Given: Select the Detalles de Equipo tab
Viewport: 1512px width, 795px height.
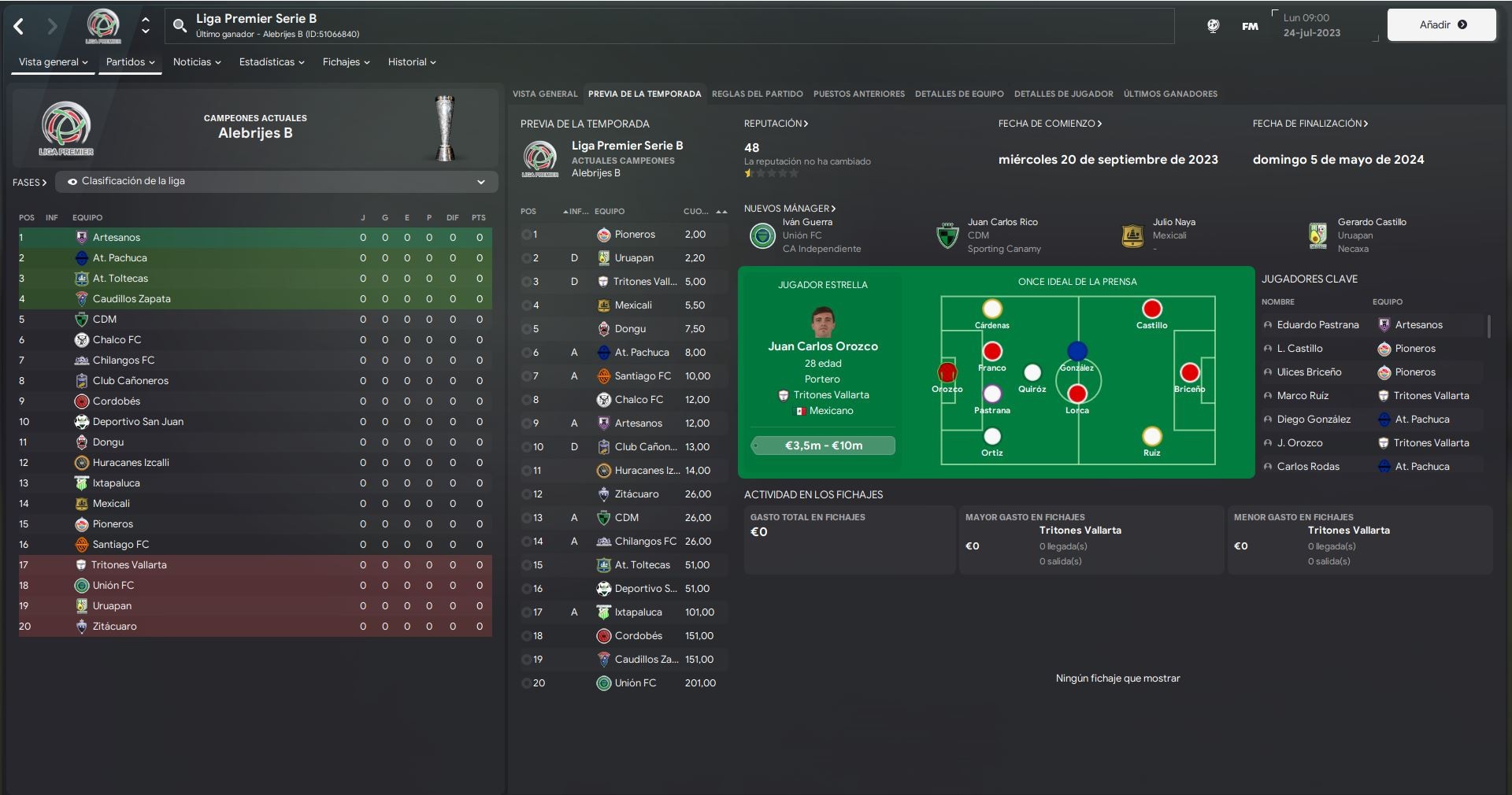Looking at the screenshot, I should (958, 94).
